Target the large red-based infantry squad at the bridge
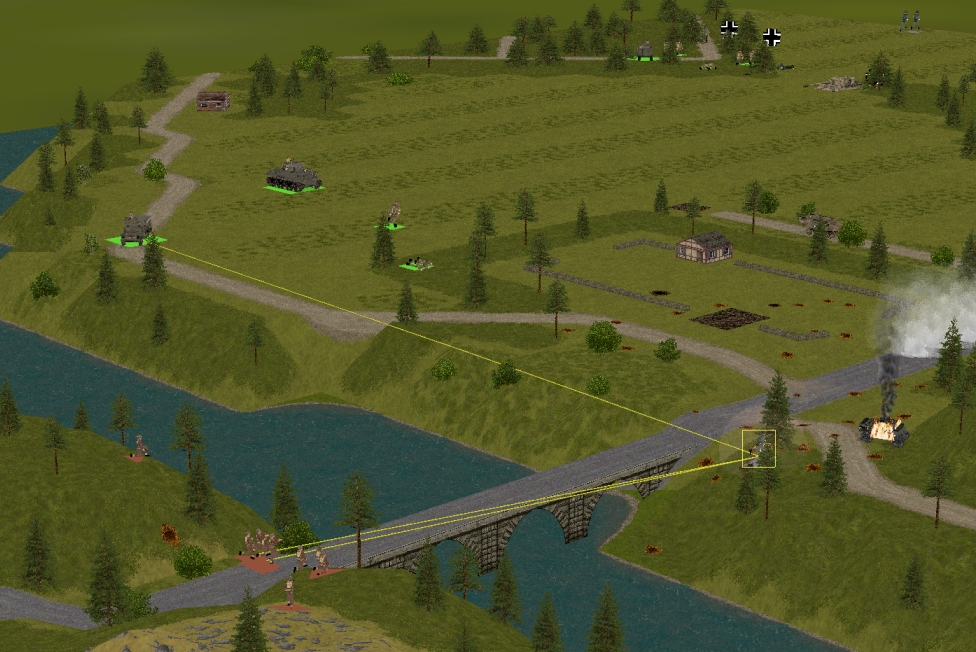This screenshot has height=652, width=976. [260, 549]
